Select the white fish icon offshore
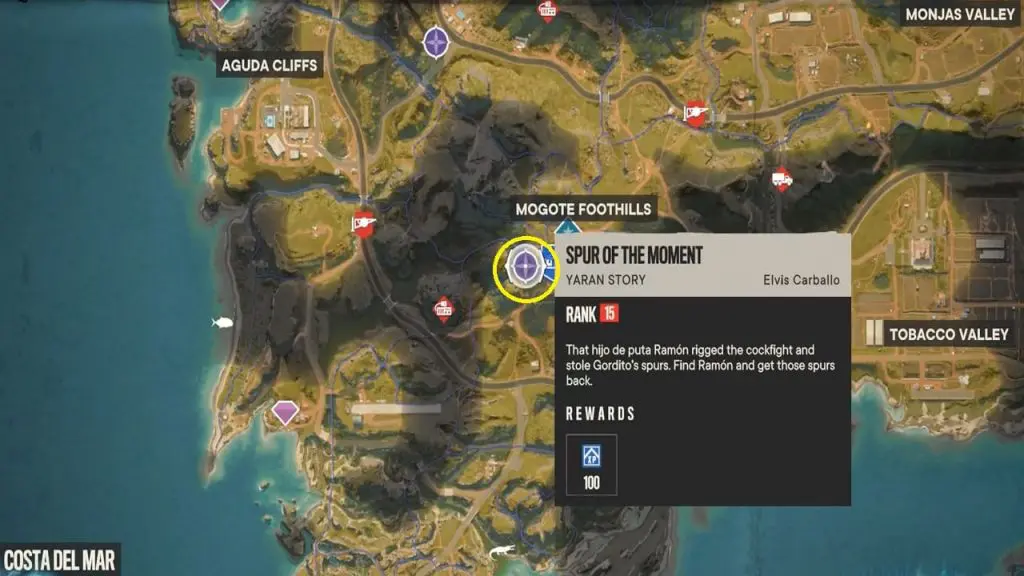Screen dimensions: 1024x576 point(222,322)
